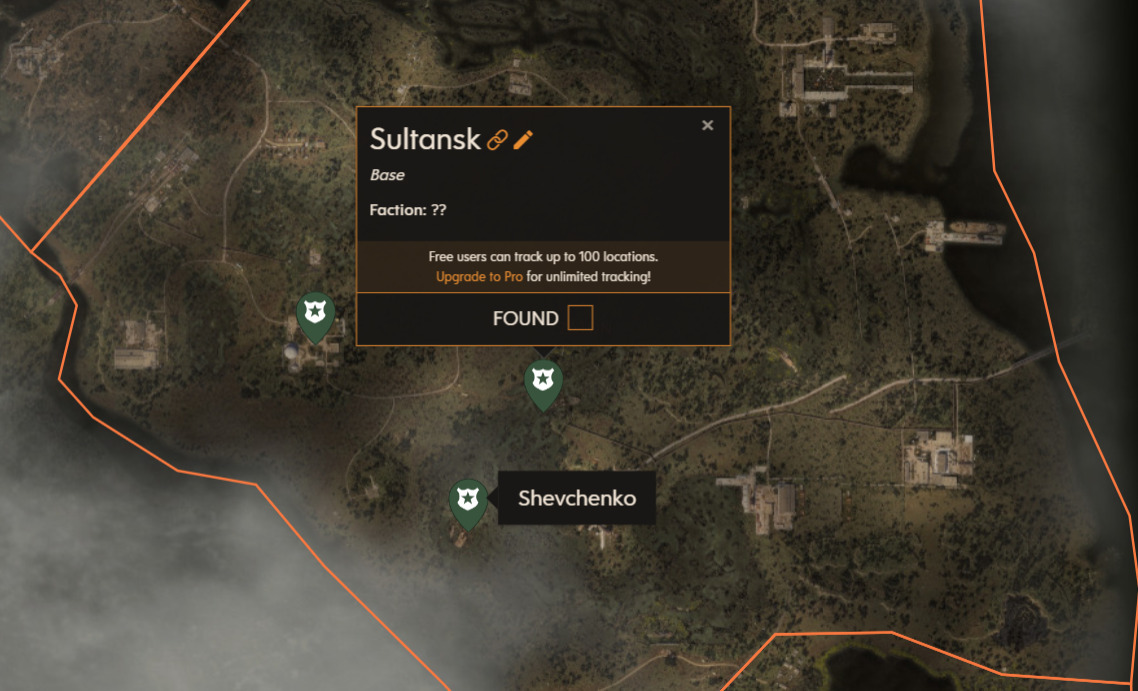Screen dimensions: 1138x691
Task: Open the Upgrade to Pro link
Action: [479, 276]
